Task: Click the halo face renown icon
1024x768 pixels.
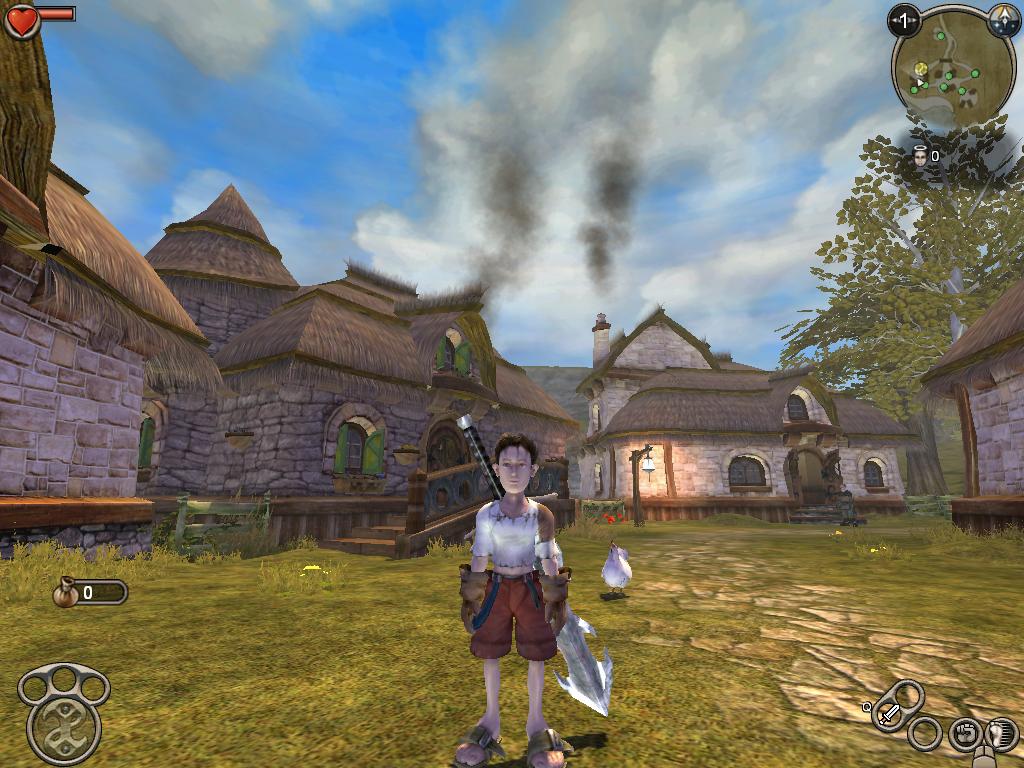Action: point(919,155)
